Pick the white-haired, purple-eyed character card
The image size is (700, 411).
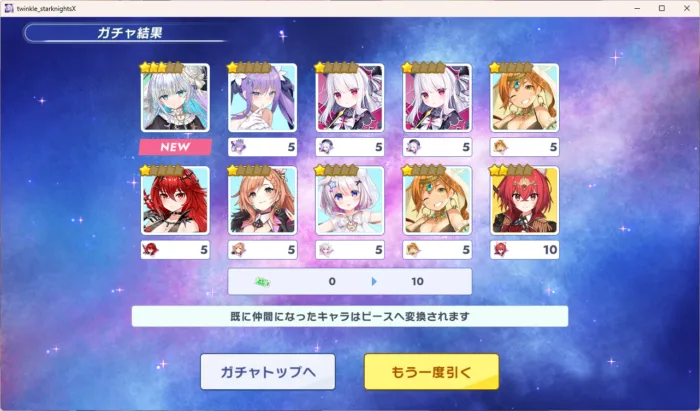[x=350, y=201]
